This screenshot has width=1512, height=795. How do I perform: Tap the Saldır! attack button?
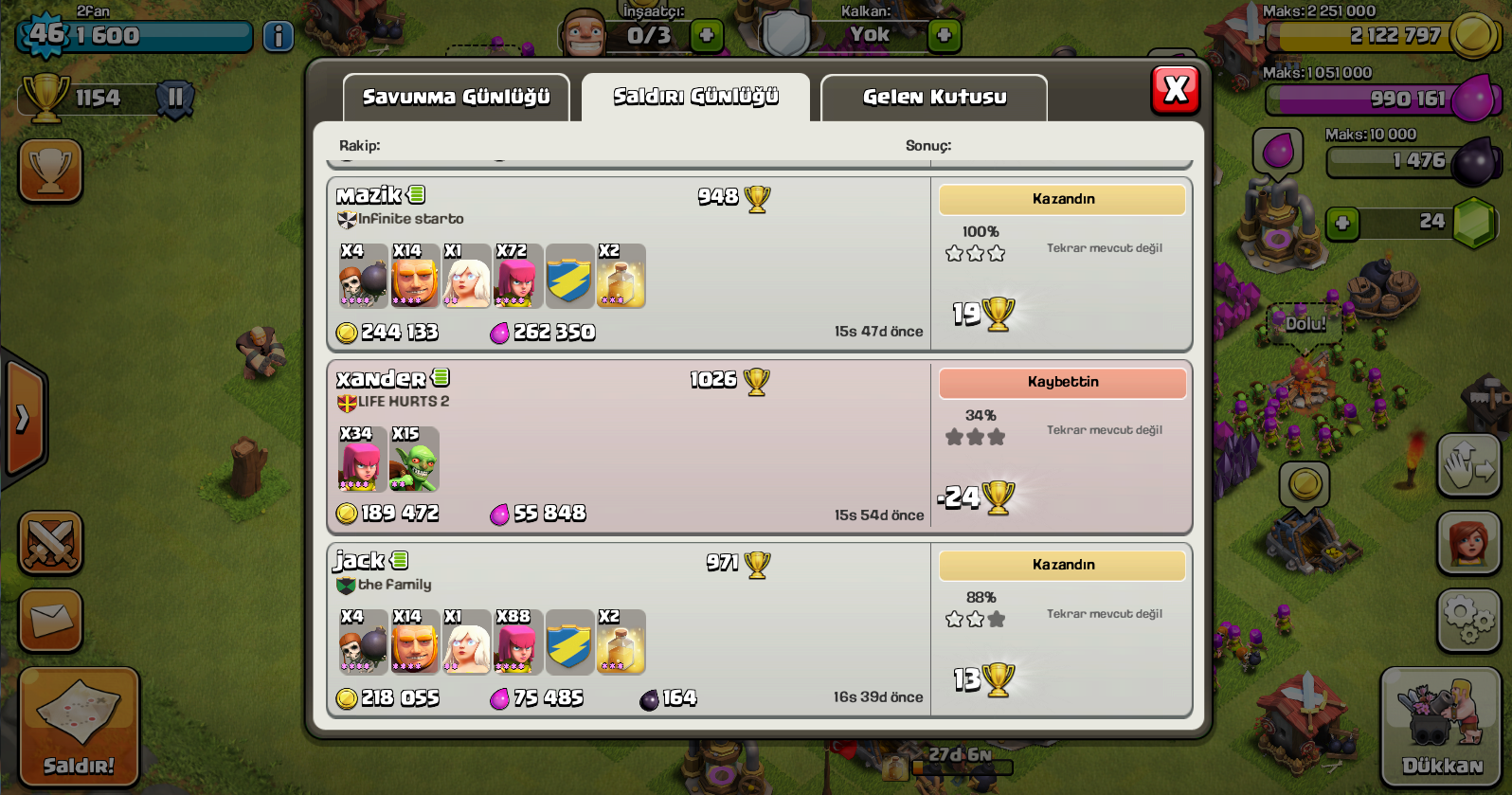click(x=79, y=727)
